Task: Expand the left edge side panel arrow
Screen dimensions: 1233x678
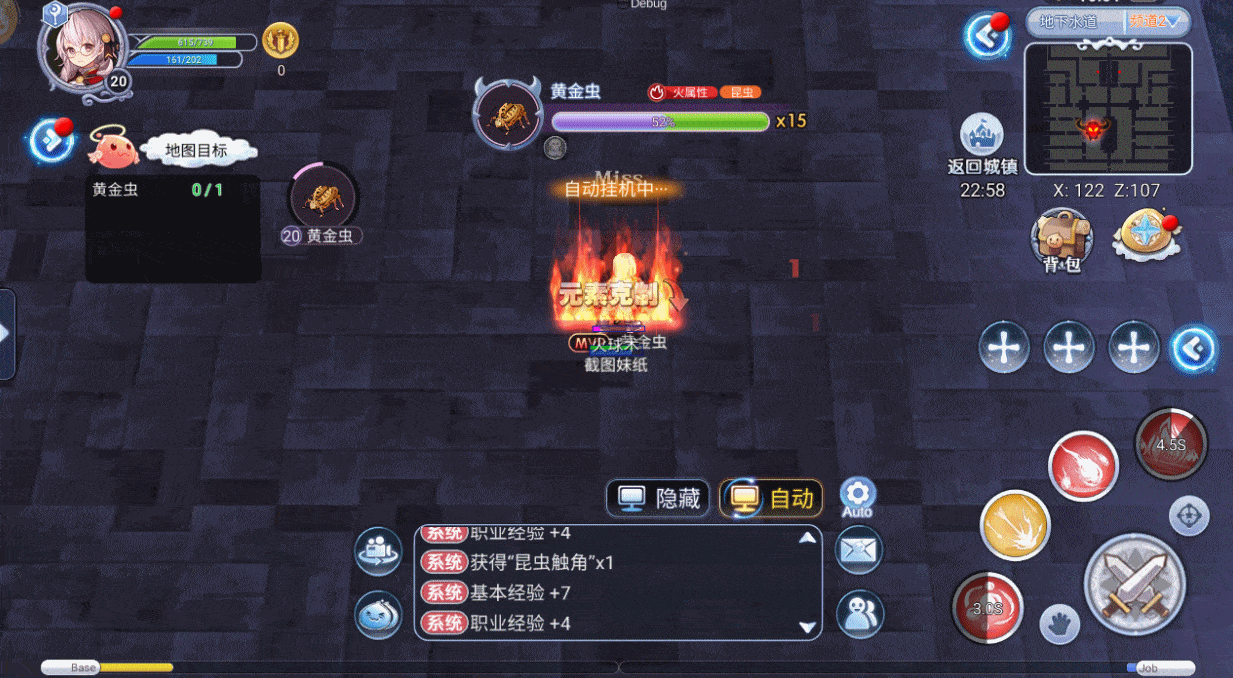Action: click(6, 334)
